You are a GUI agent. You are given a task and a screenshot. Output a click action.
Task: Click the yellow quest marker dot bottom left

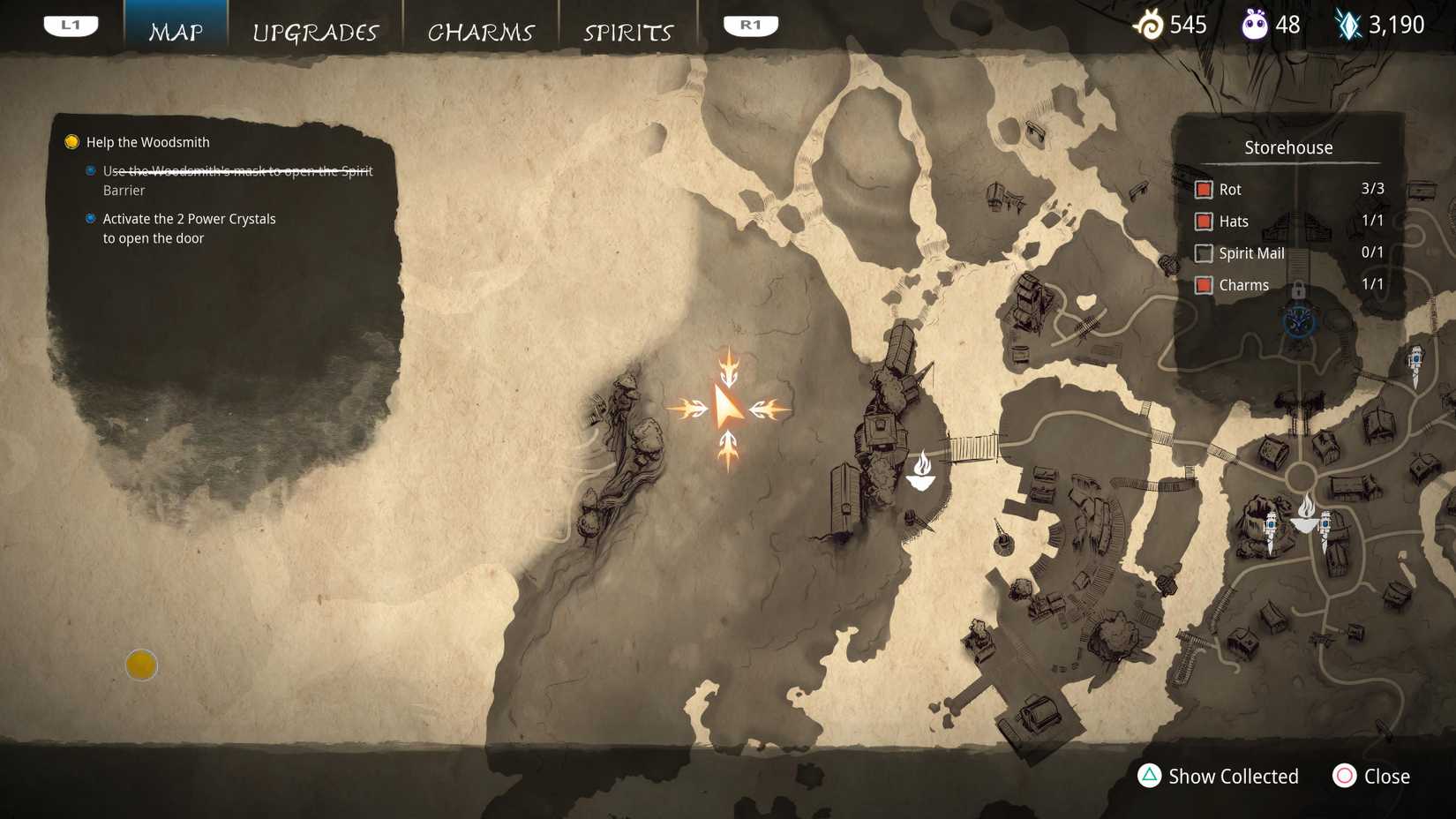pos(141,665)
